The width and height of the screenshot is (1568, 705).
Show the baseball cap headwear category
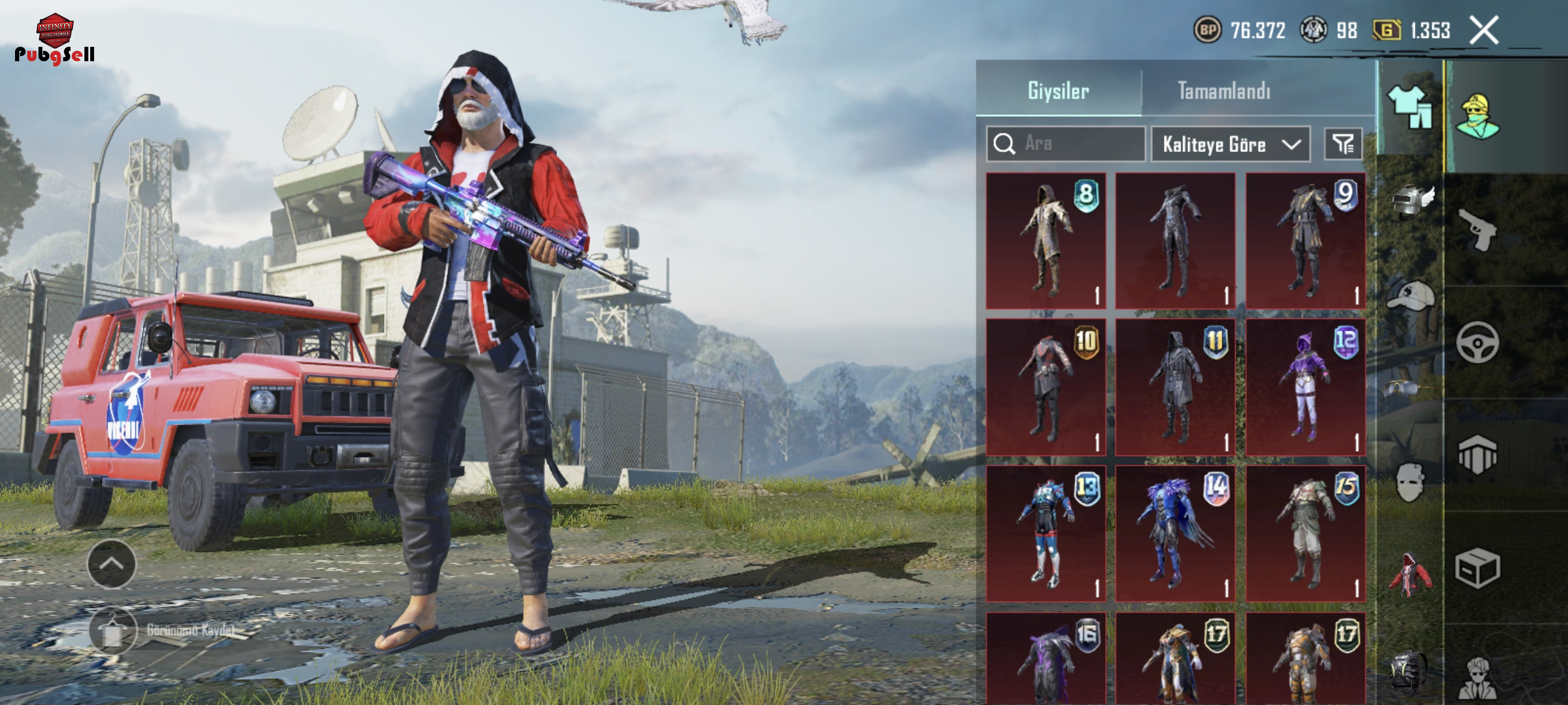coord(1411,296)
